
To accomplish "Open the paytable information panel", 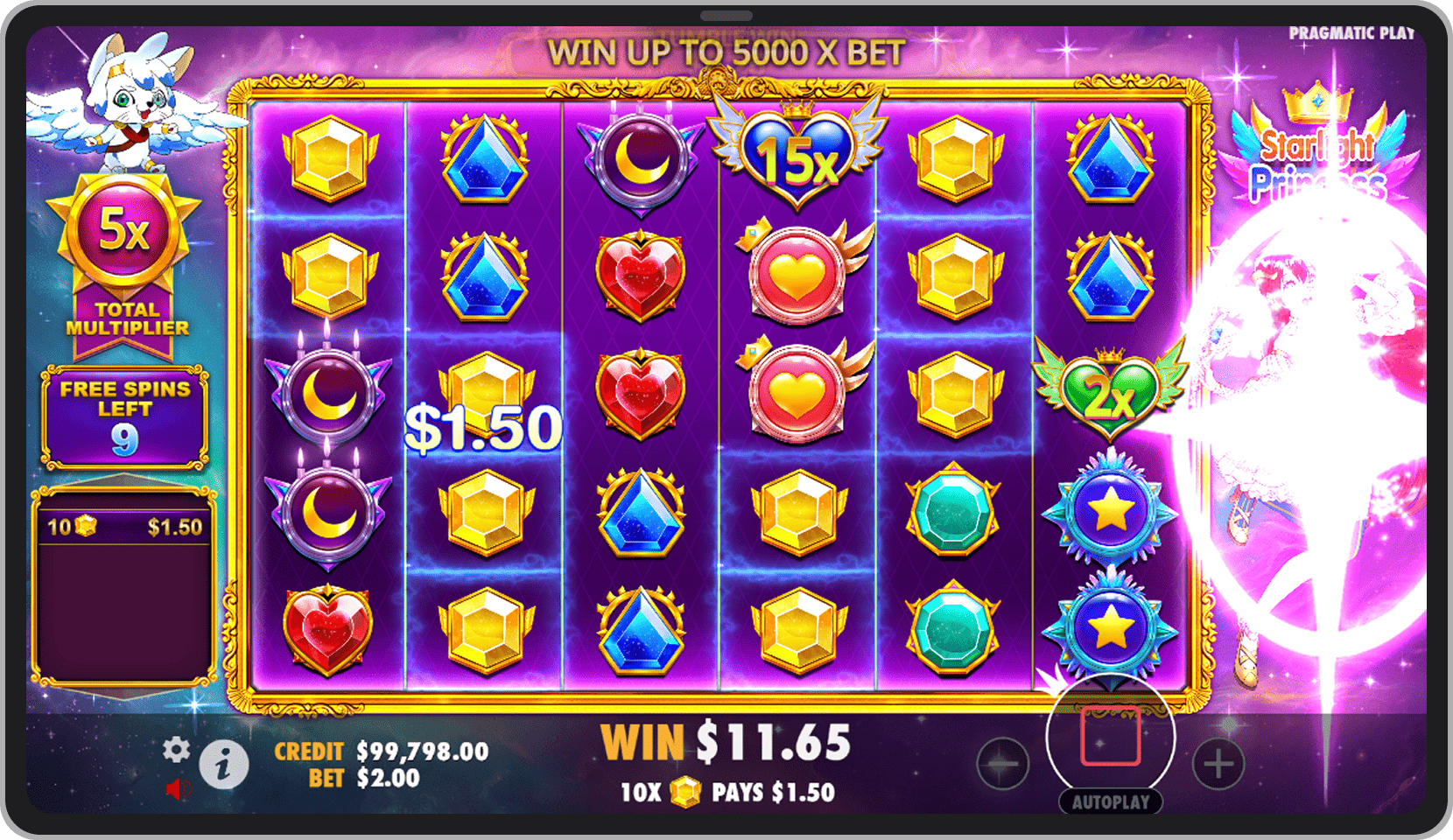I will pos(221,766).
